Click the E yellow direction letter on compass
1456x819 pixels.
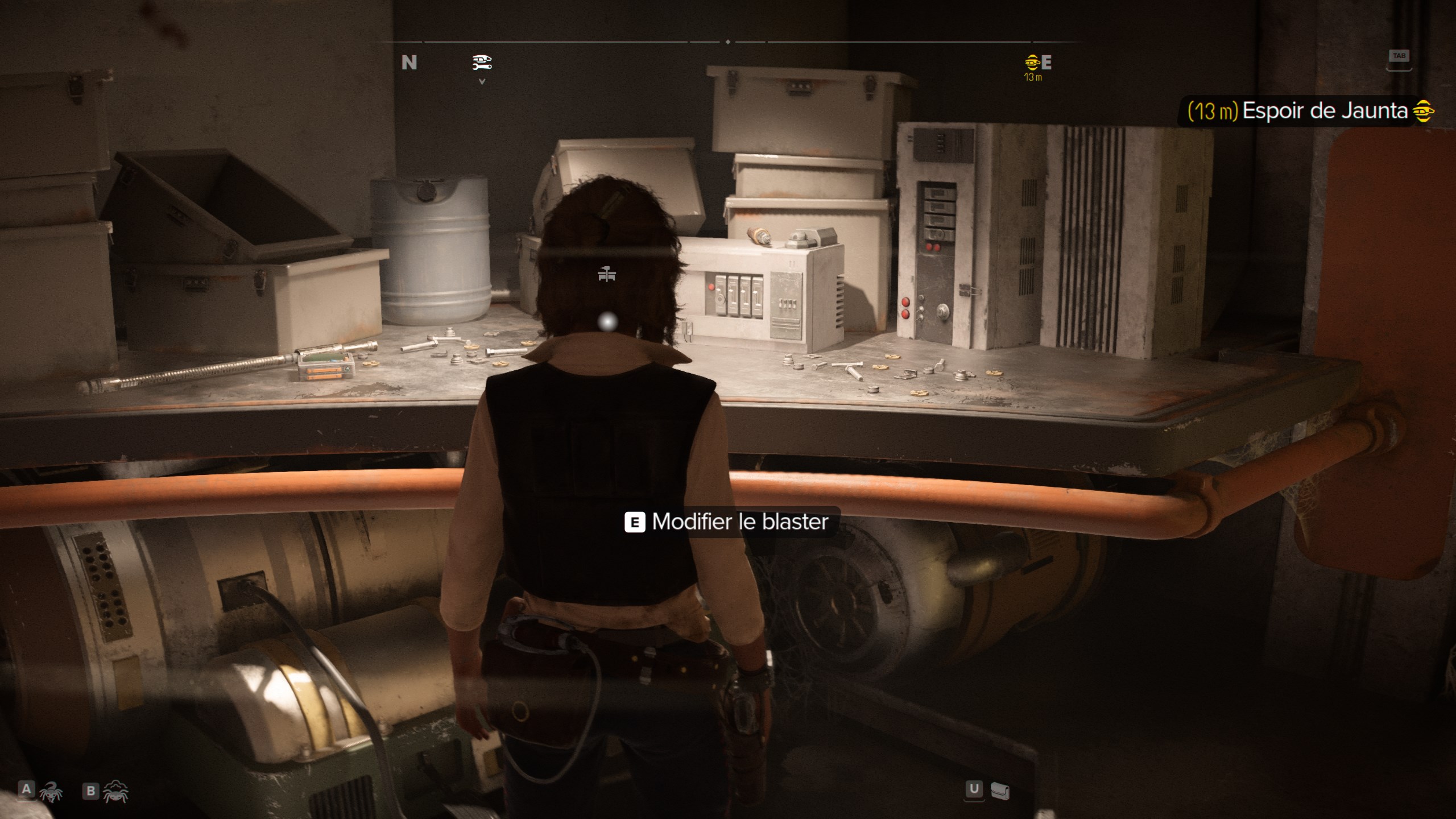(x=1046, y=61)
